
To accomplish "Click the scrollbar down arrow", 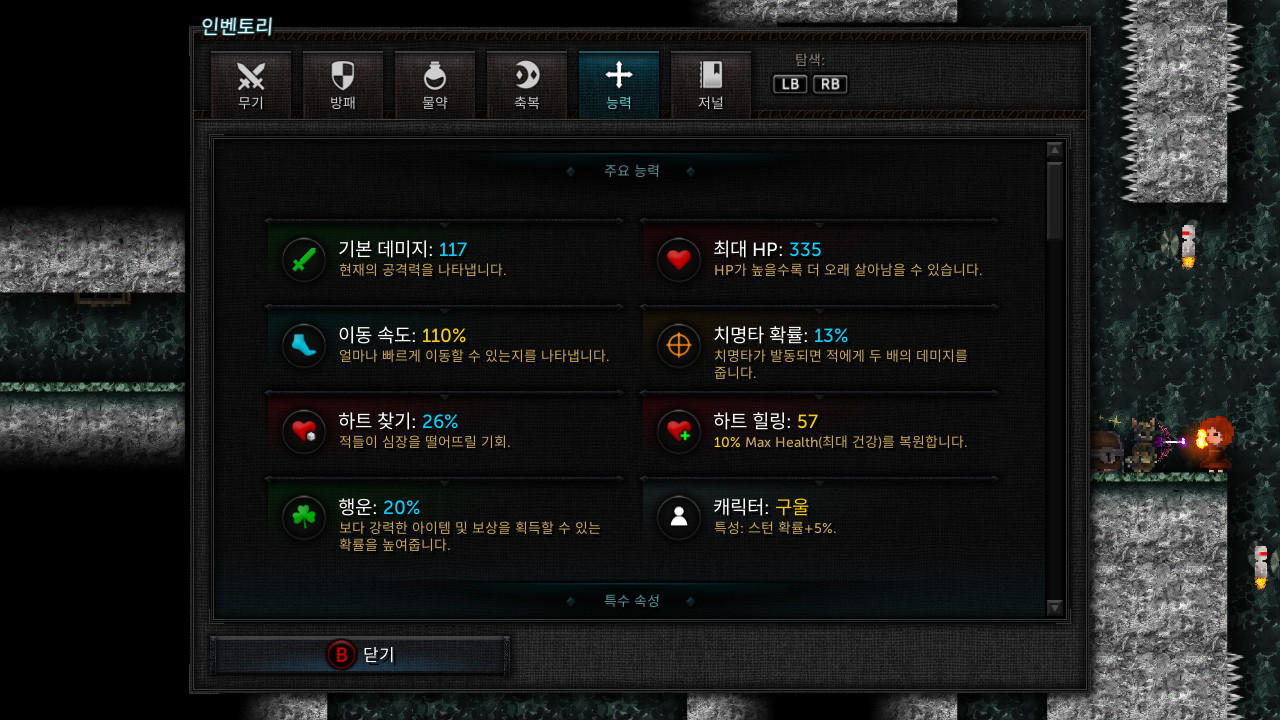I will coord(1053,607).
